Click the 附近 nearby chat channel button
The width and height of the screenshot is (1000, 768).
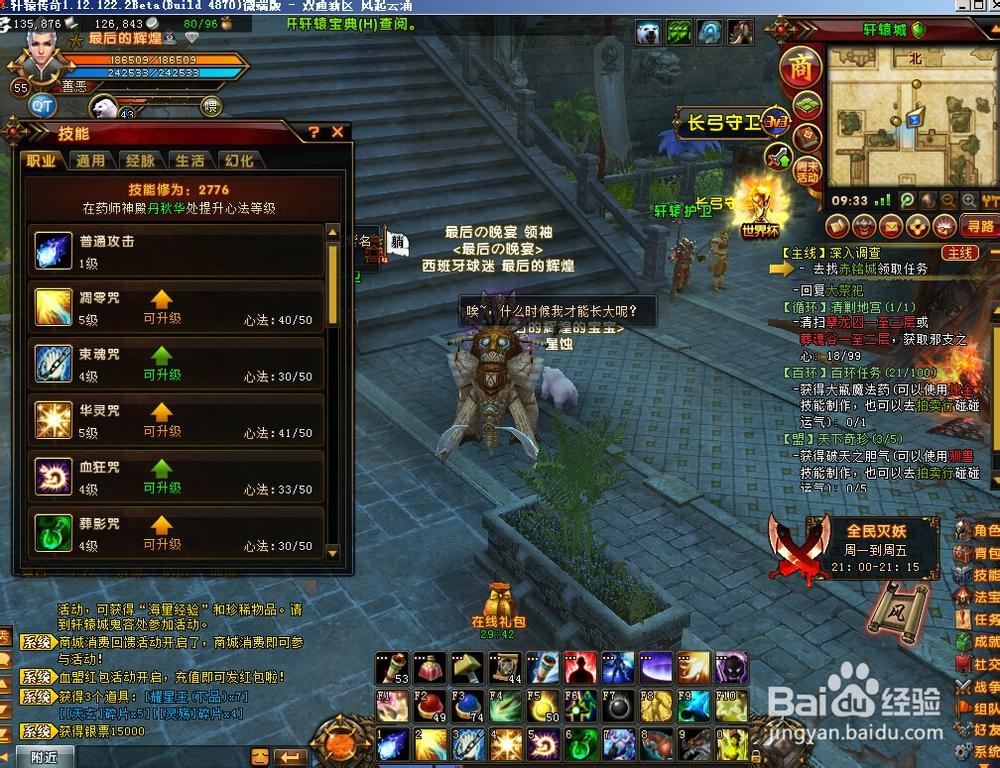pos(44,757)
